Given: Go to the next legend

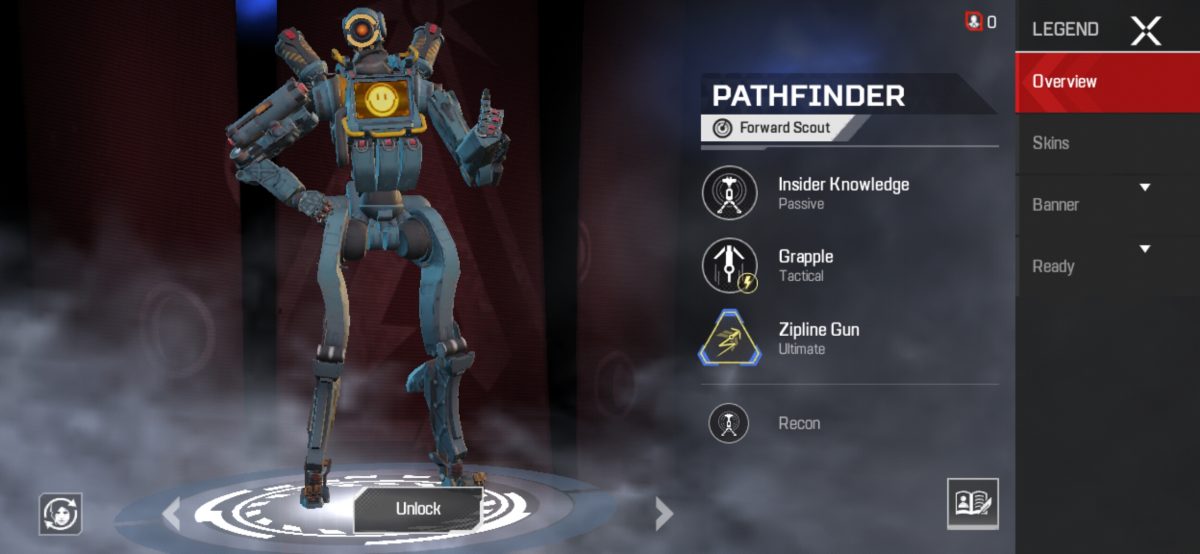Looking at the screenshot, I should pyautogui.click(x=663, y=514).
